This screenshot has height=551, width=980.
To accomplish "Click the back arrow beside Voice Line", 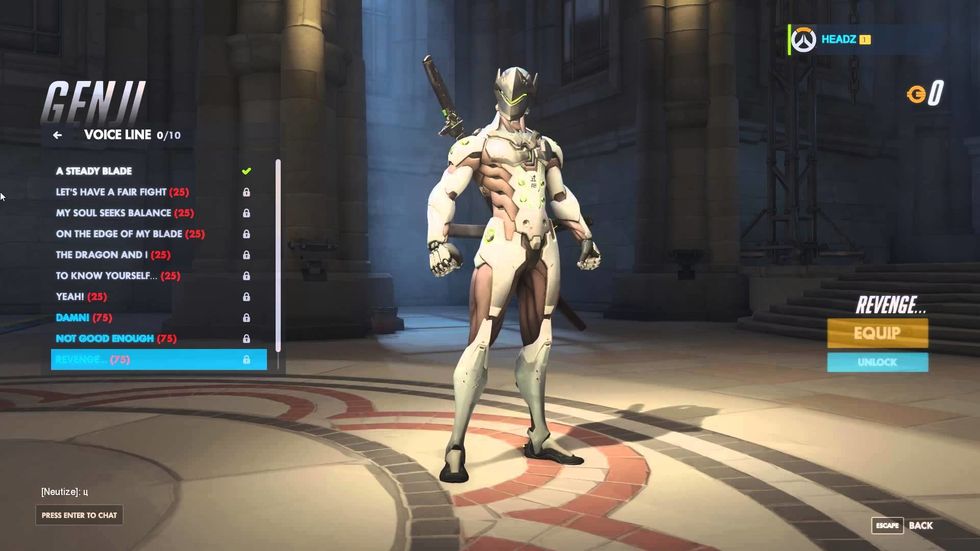I will (x=58, y=135).
